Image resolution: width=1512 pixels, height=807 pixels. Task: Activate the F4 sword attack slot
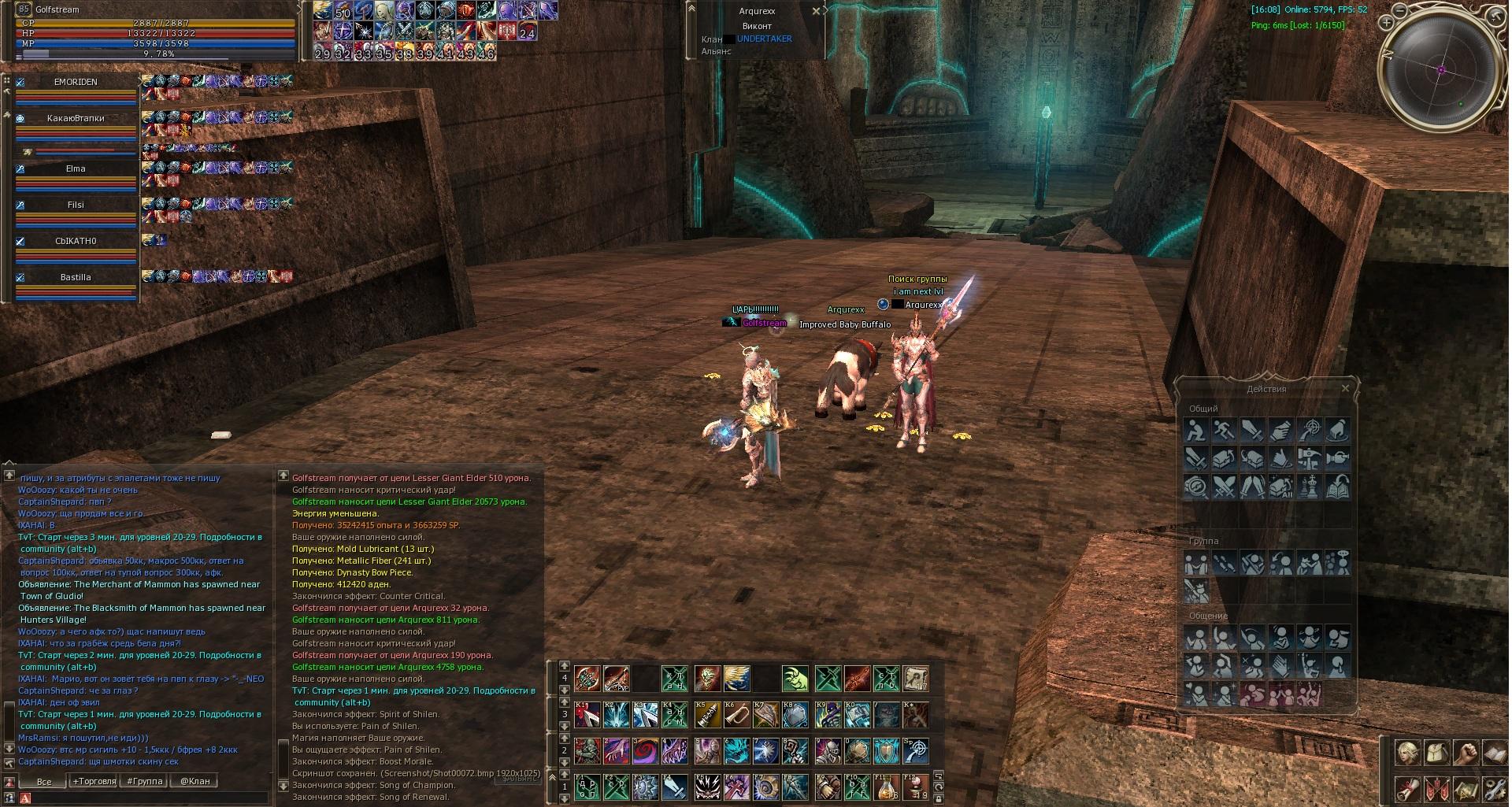[675, 787]
